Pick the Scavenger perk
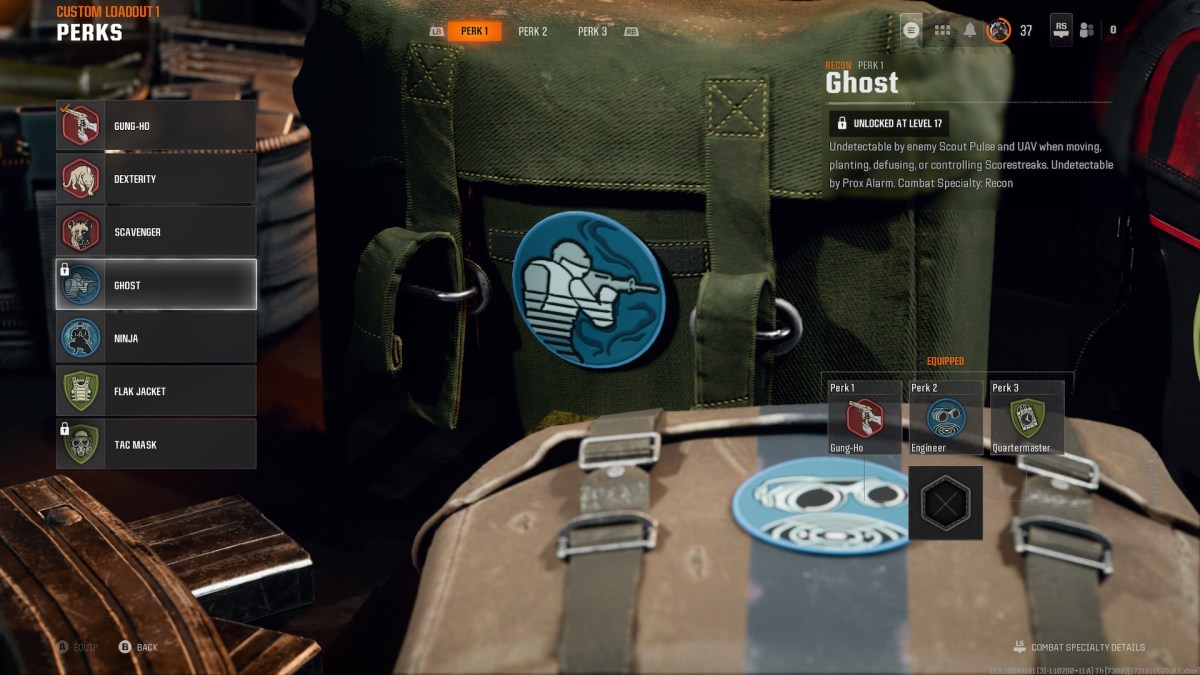 click(156, 232)
